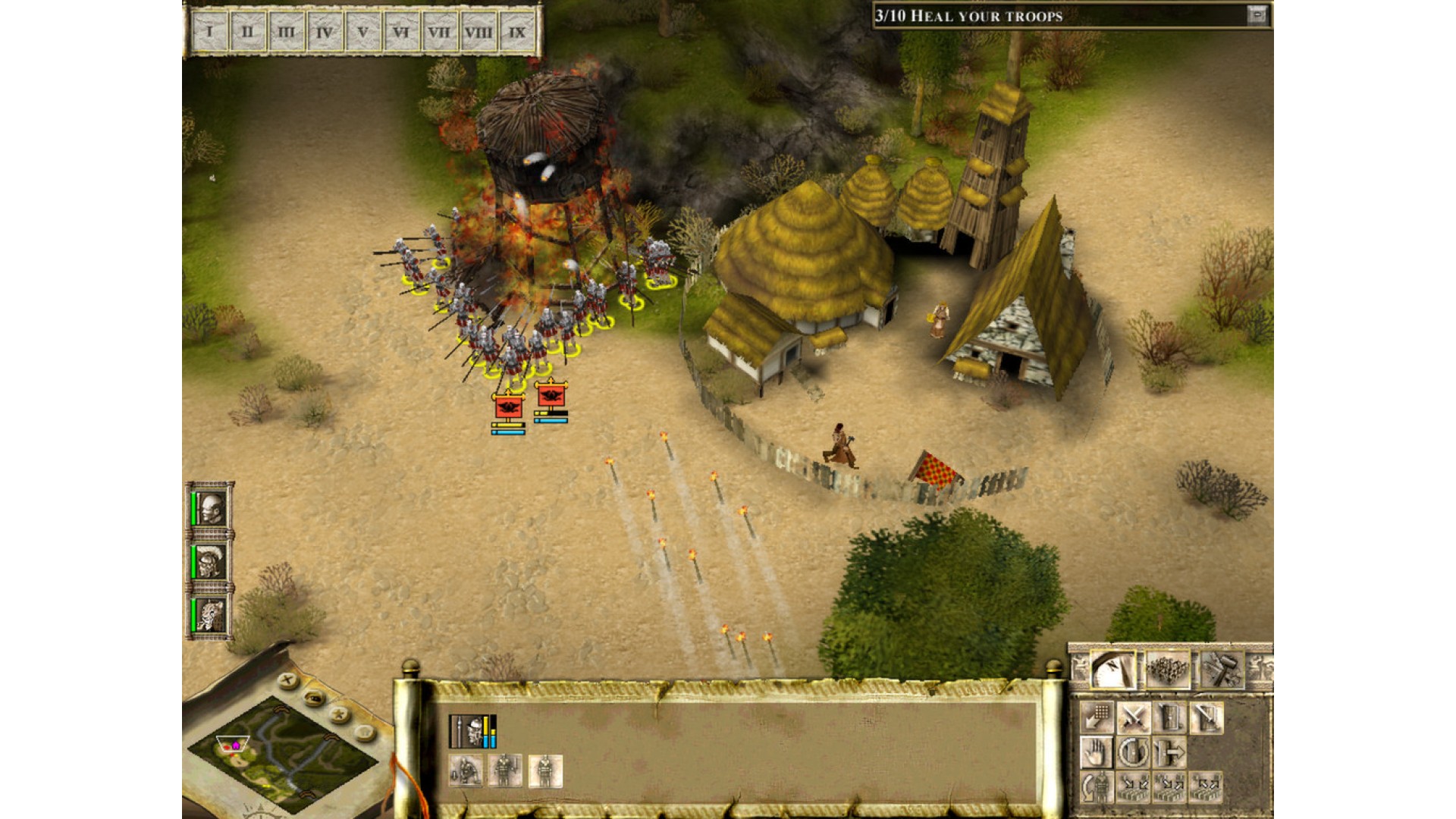This screenshot has height=819, width=1456.
Task: Choose the shield with arrow advance command
Action: [1169, 753]
